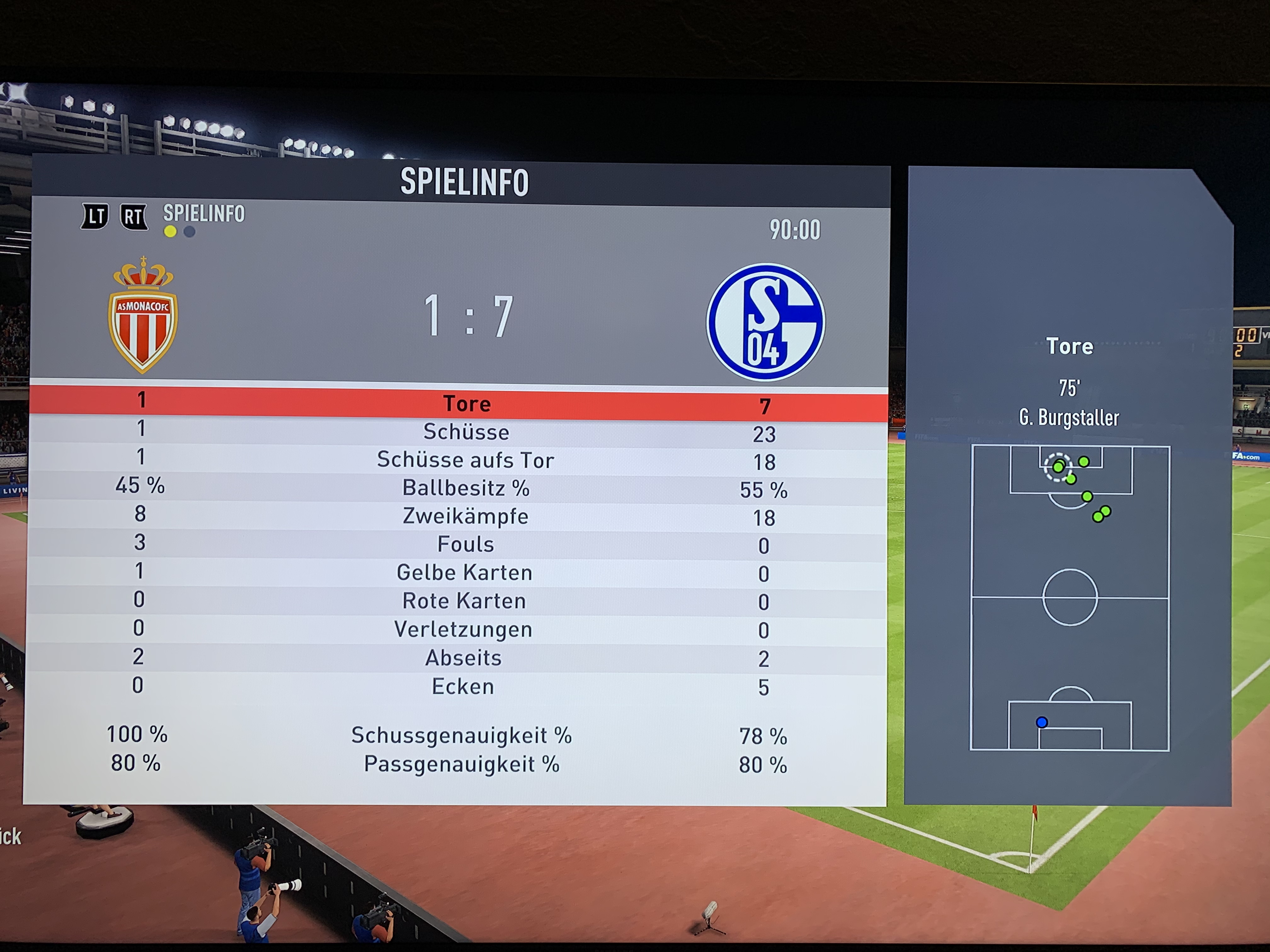Select the blue goal marker on pitch map

click(1042, 722)
